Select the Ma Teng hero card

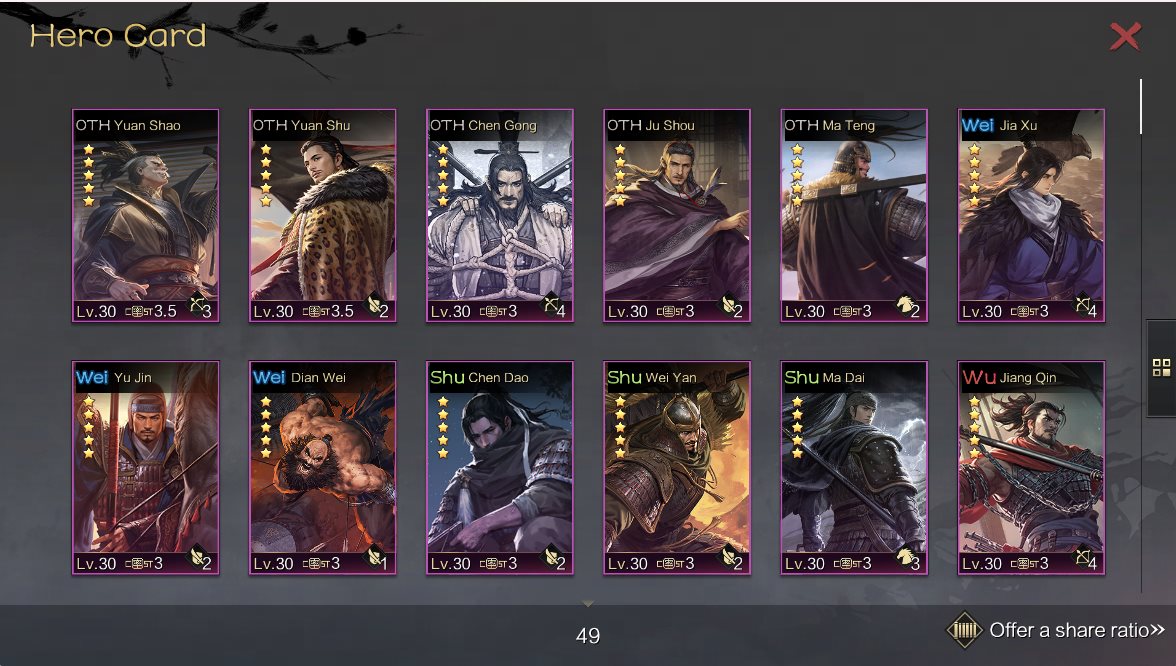coord(853,216)
